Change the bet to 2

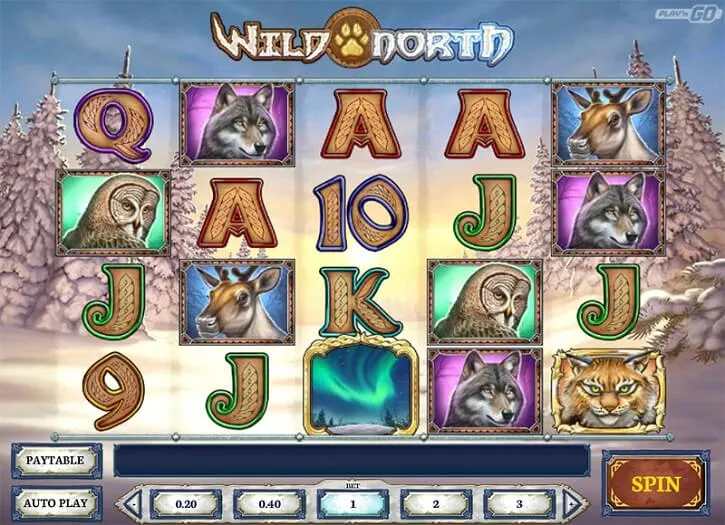pyautogui.click(x=436, y=503)
